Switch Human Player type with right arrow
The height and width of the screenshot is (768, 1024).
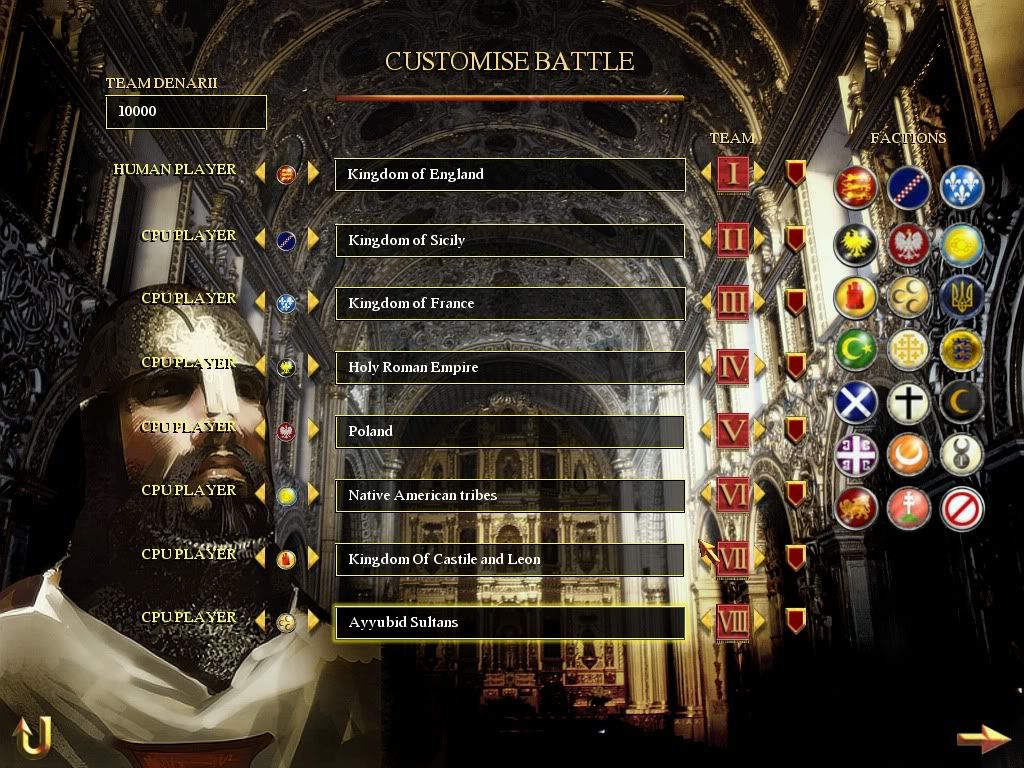(313, 174)
